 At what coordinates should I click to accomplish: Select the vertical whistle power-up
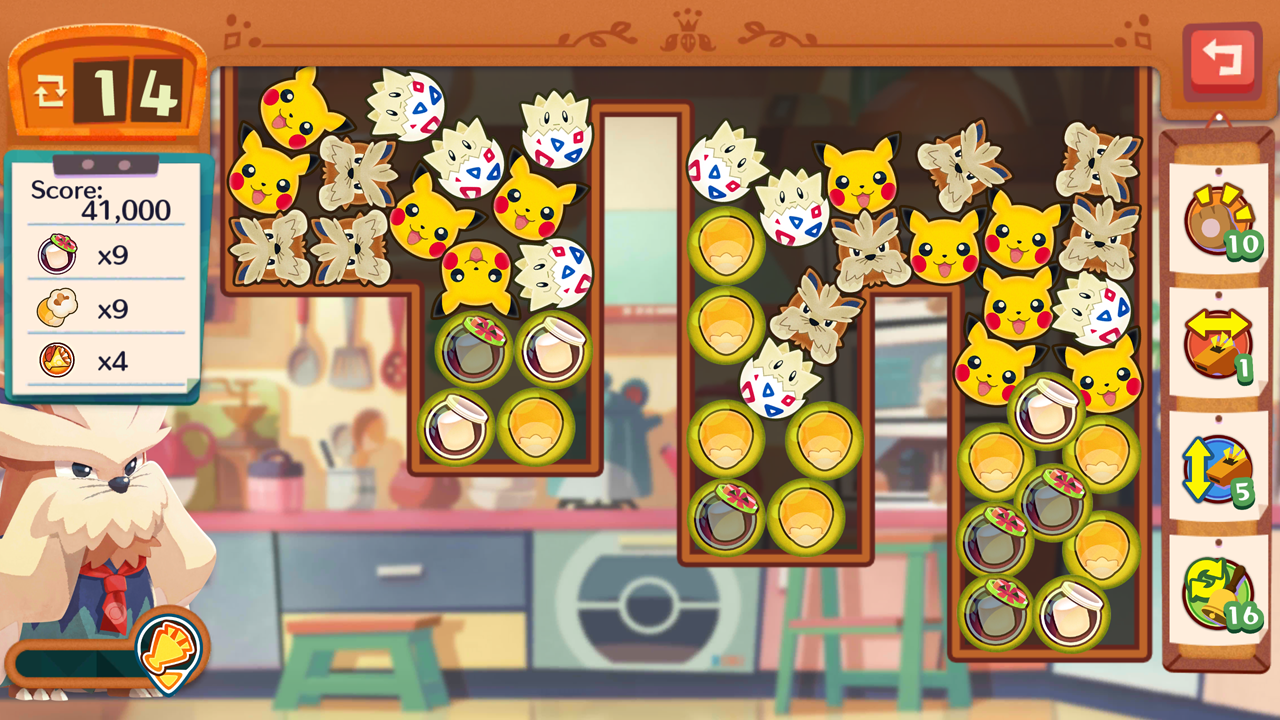pos(1217,468)
